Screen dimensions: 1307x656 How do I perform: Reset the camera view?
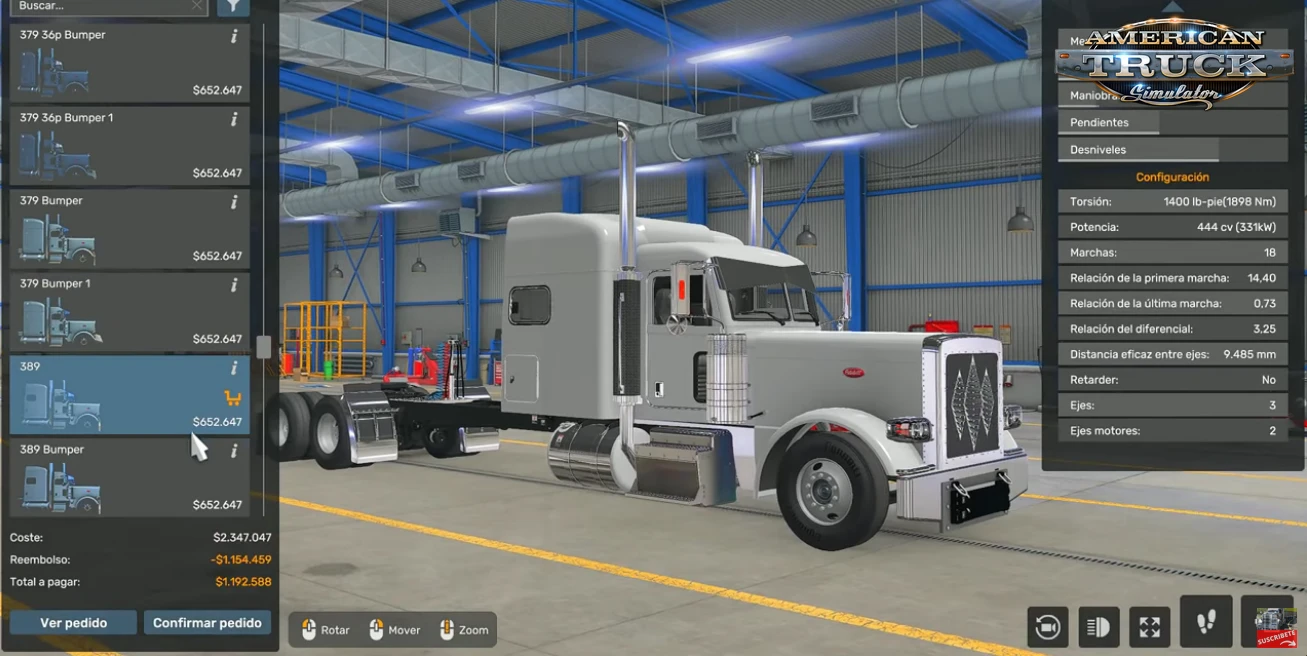(x=1047, y=627)
